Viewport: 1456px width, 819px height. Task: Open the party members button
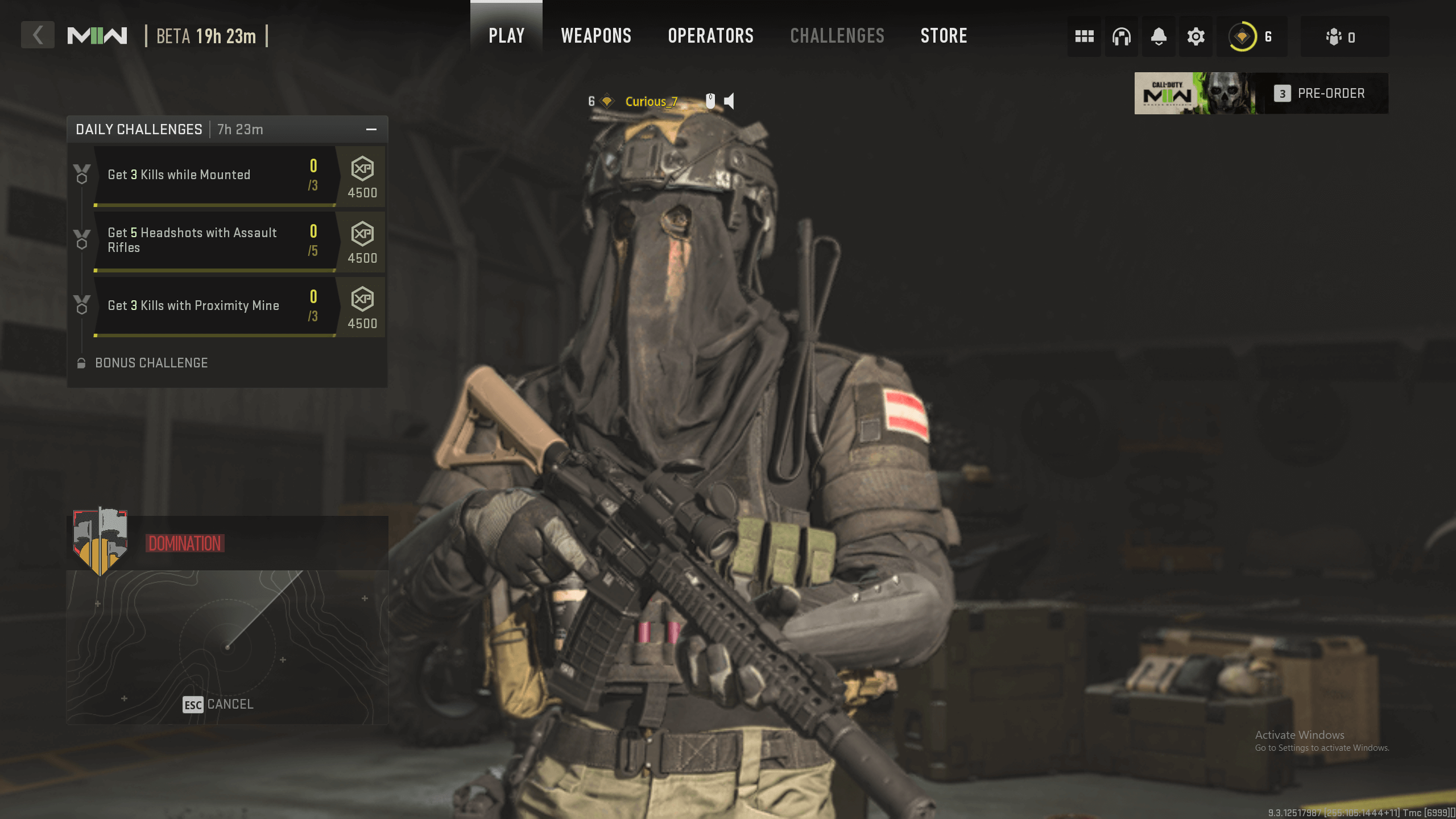coord(1343,36)
